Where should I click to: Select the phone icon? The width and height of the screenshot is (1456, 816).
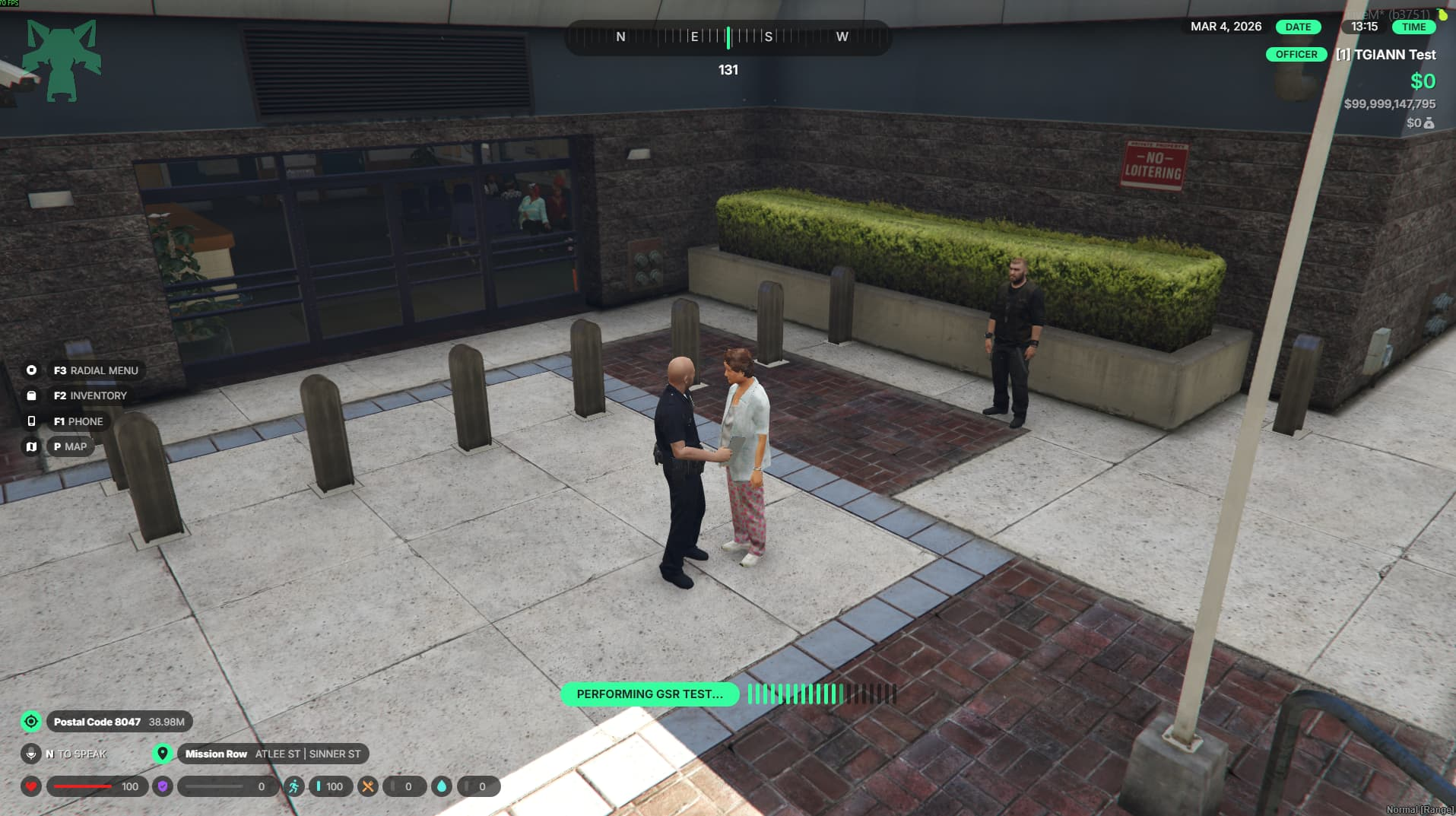31,421
